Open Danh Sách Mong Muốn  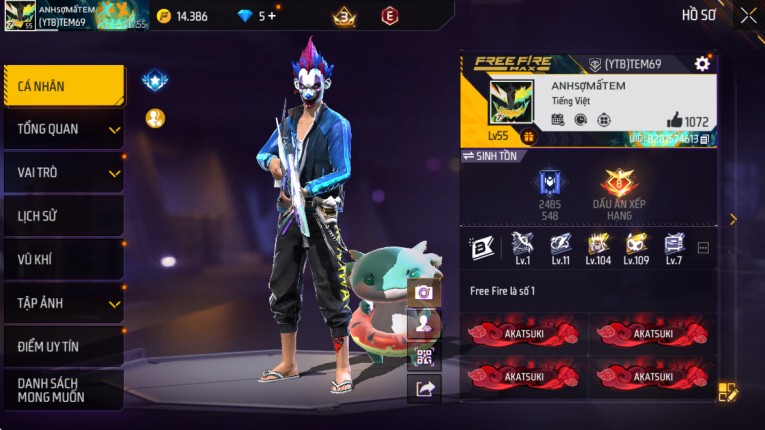pos(63,390)
